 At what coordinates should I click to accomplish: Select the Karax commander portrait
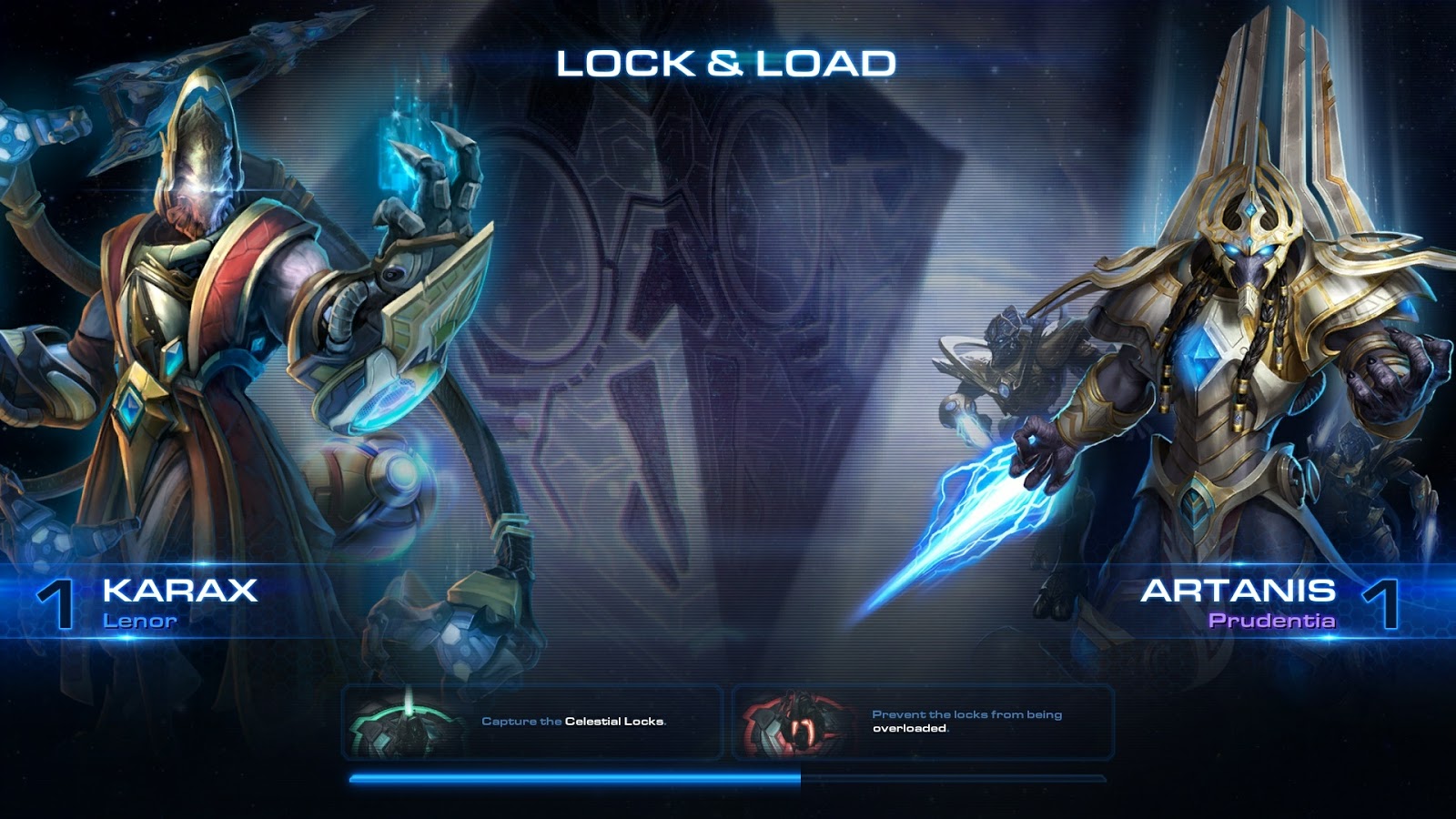209,318
